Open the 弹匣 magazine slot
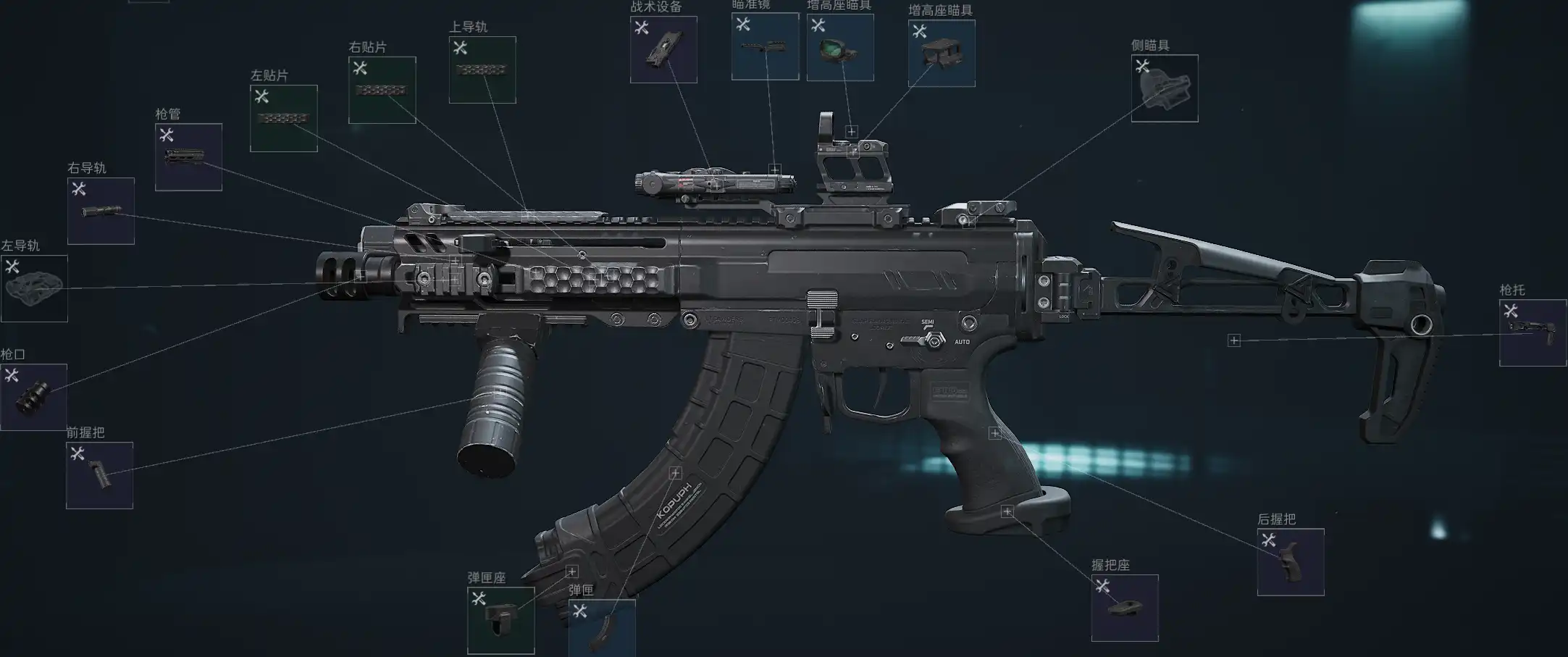Viewport: 1568px width, 657px height. coord(601,627)
